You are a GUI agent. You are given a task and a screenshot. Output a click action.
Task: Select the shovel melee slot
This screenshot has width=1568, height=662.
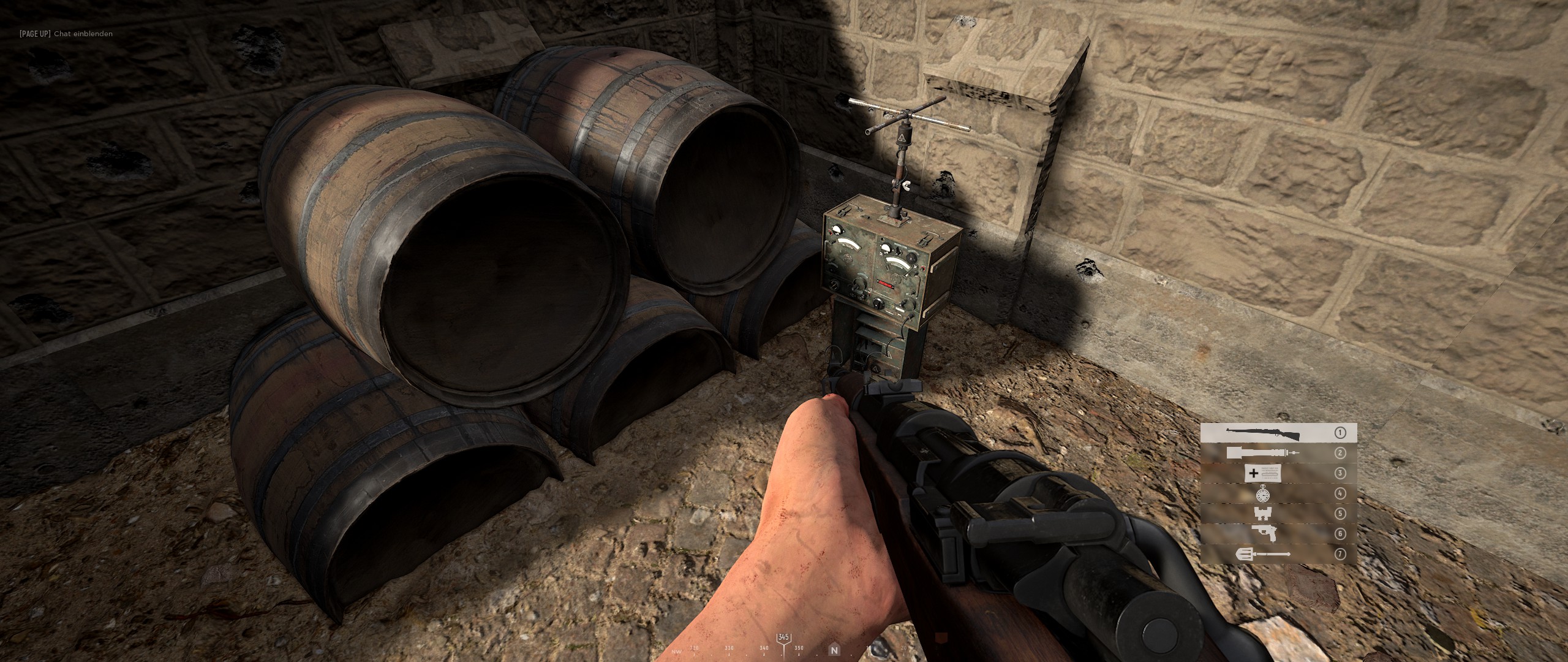1278,554
